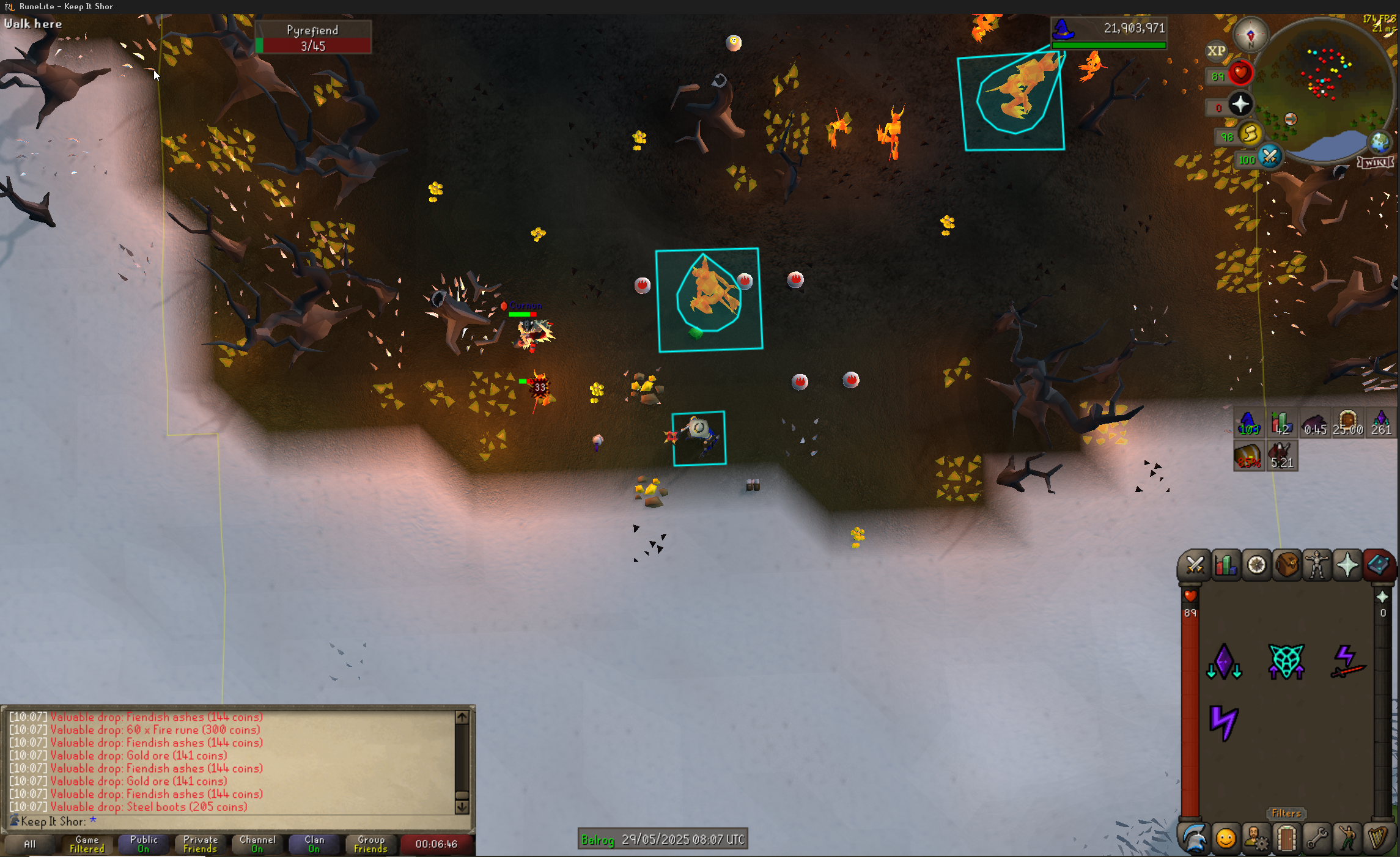The image size is (1400, 857).
Task: Open the Inventory backpack tab
Action: pyautogui.click(x=1287, y=565)
